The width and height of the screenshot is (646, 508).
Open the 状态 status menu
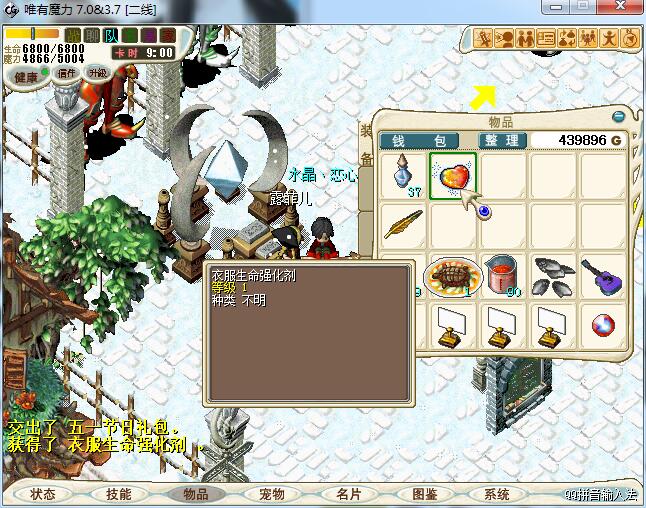tap(43, 494)
